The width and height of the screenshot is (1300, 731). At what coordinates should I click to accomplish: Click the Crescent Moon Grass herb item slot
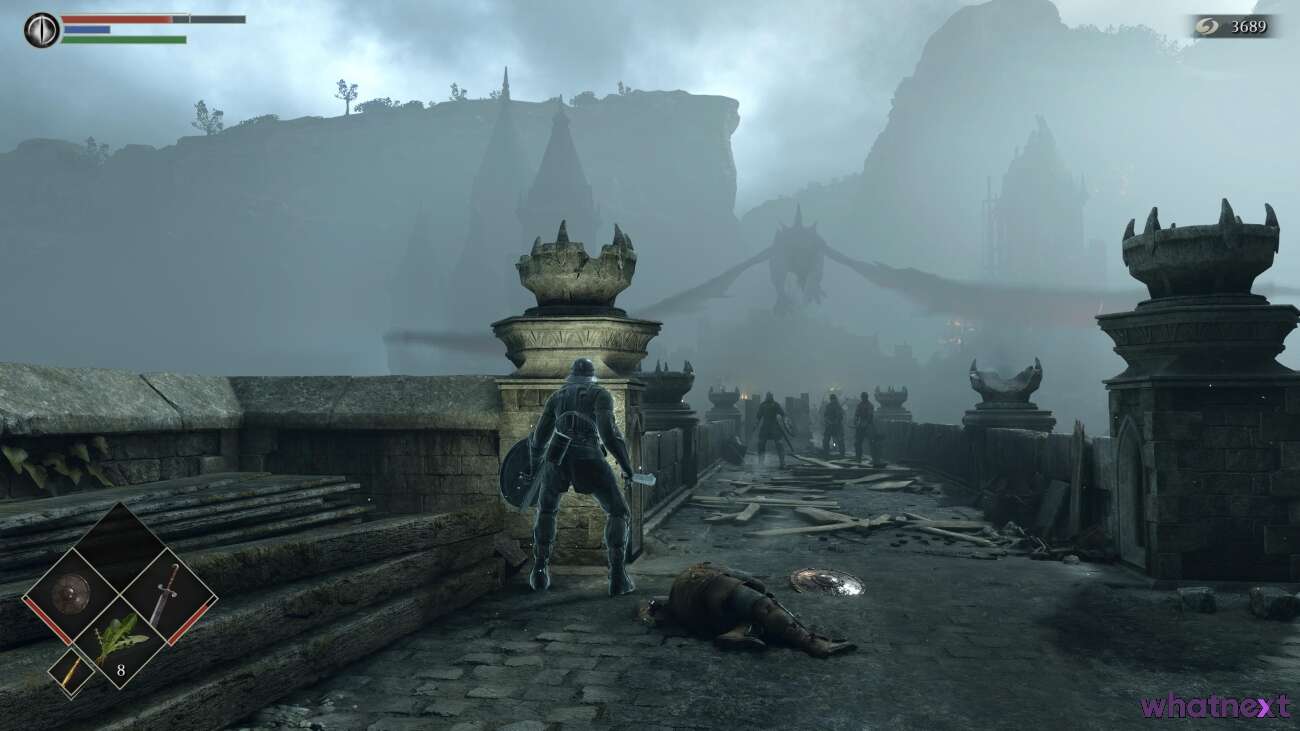tap(118, 637)
